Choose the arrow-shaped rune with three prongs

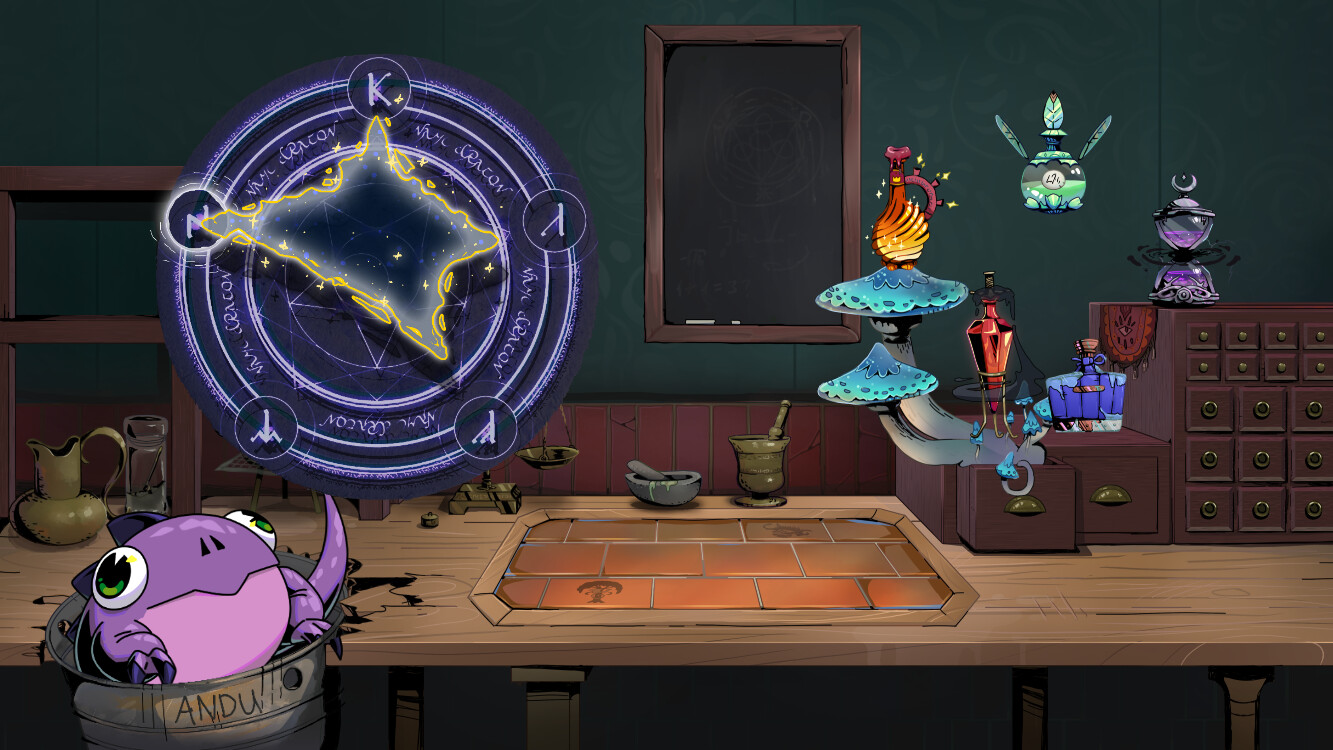click(x=263, y=424)
